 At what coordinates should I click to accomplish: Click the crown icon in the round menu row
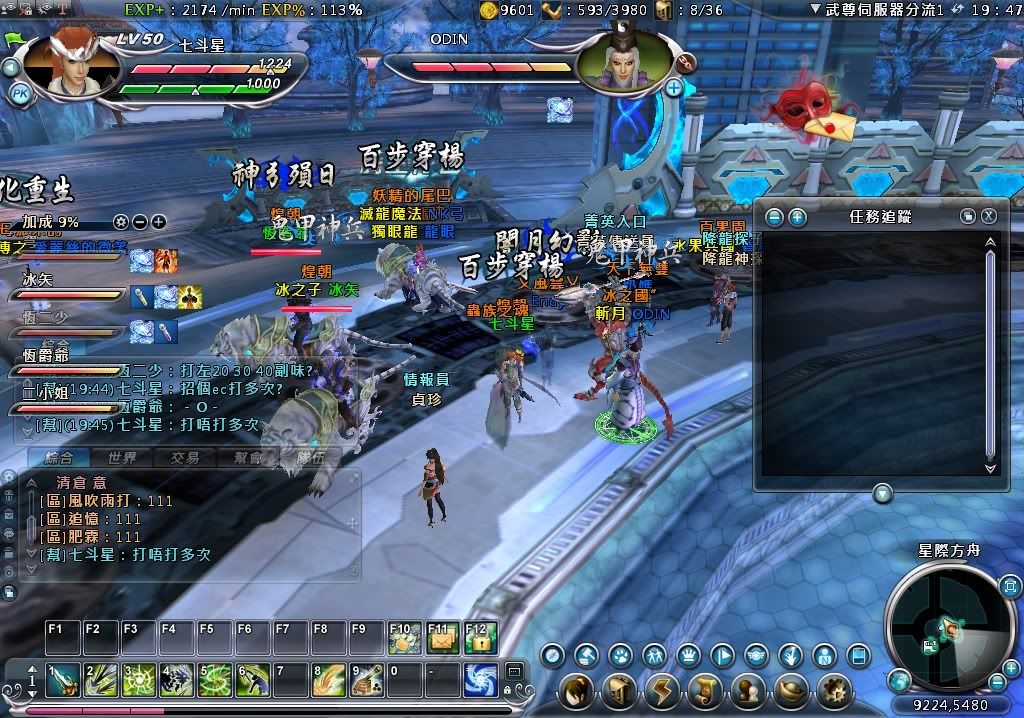688,656
